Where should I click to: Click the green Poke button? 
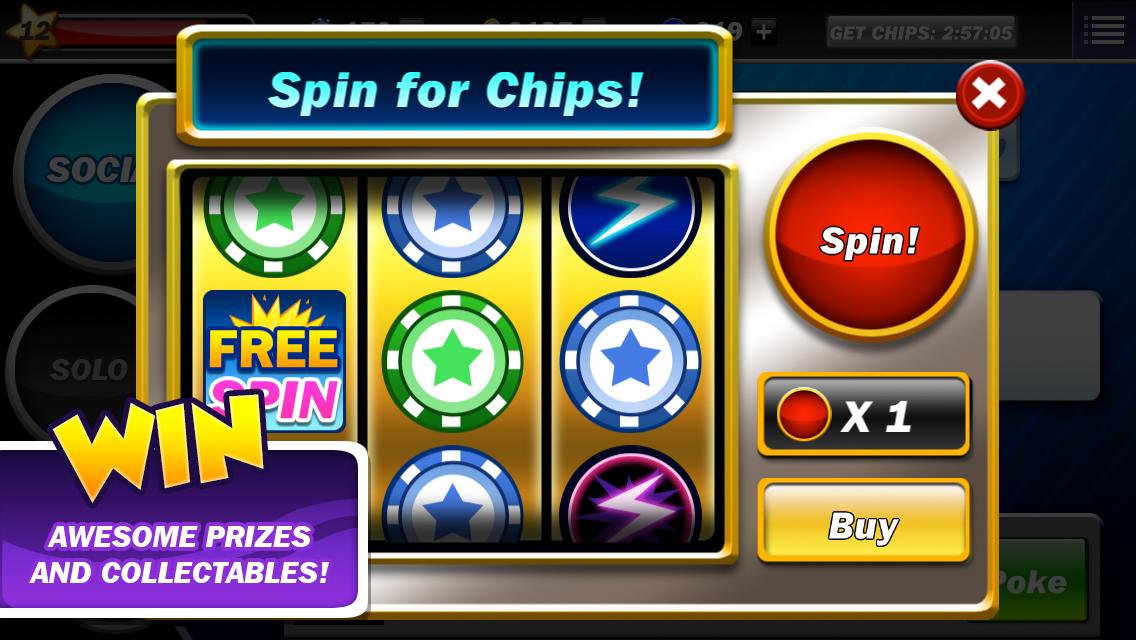coord(1040,580)
